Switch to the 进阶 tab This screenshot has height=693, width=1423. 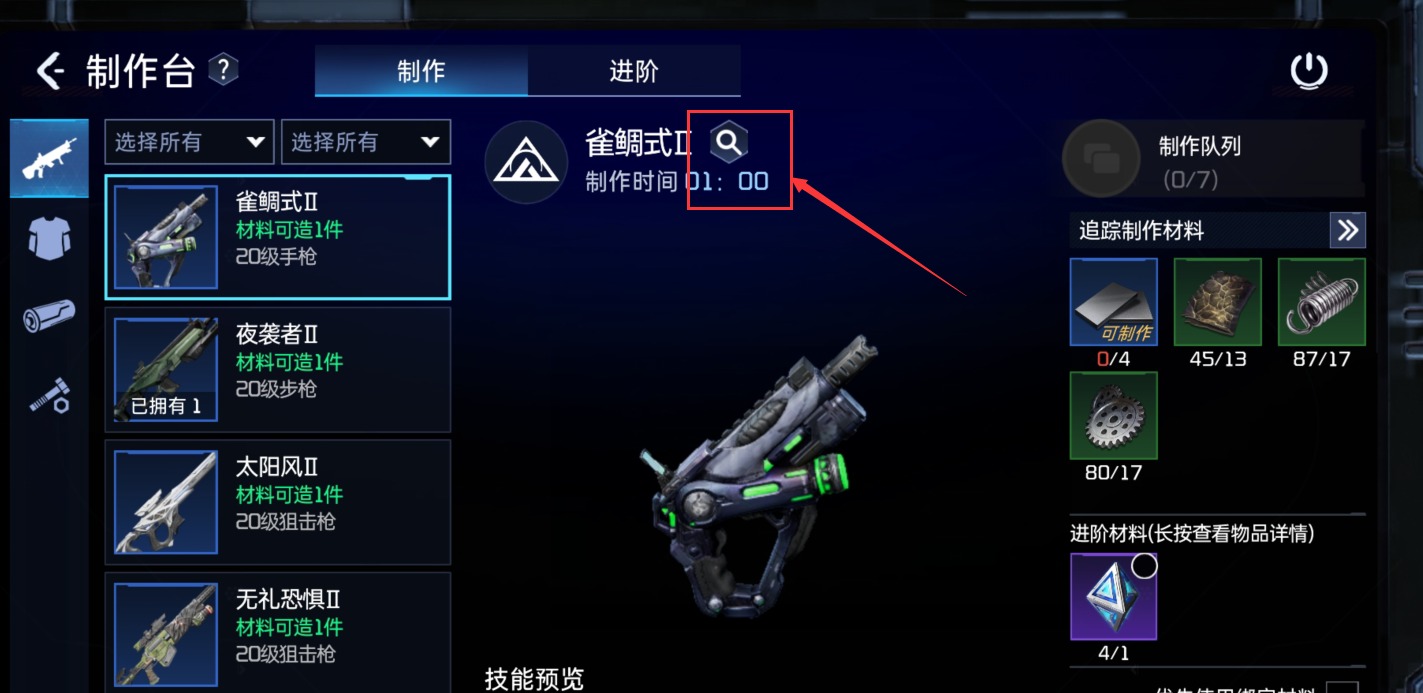634,71
